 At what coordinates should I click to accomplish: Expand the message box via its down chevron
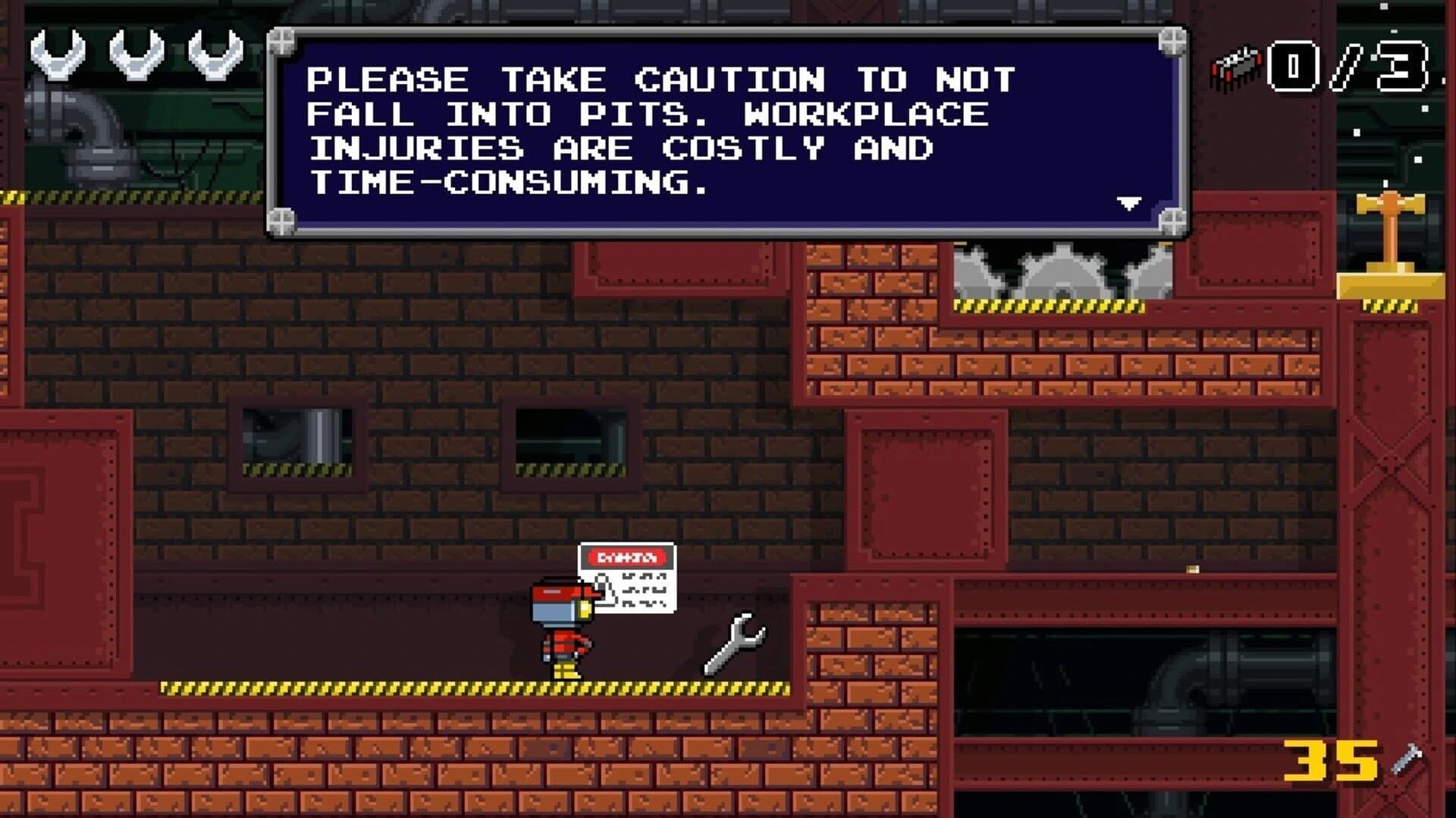1129,202
